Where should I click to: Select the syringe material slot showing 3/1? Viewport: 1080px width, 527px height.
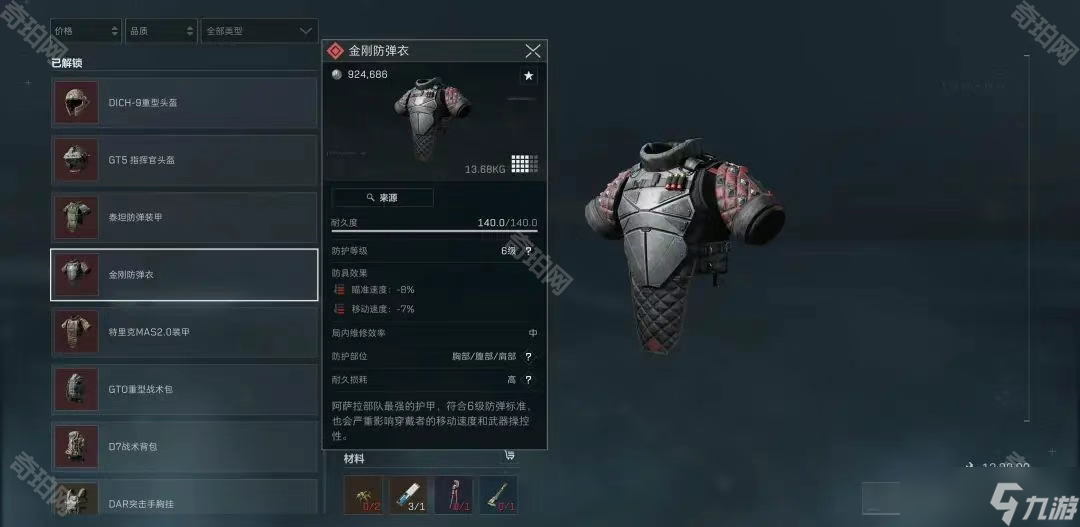408,495
